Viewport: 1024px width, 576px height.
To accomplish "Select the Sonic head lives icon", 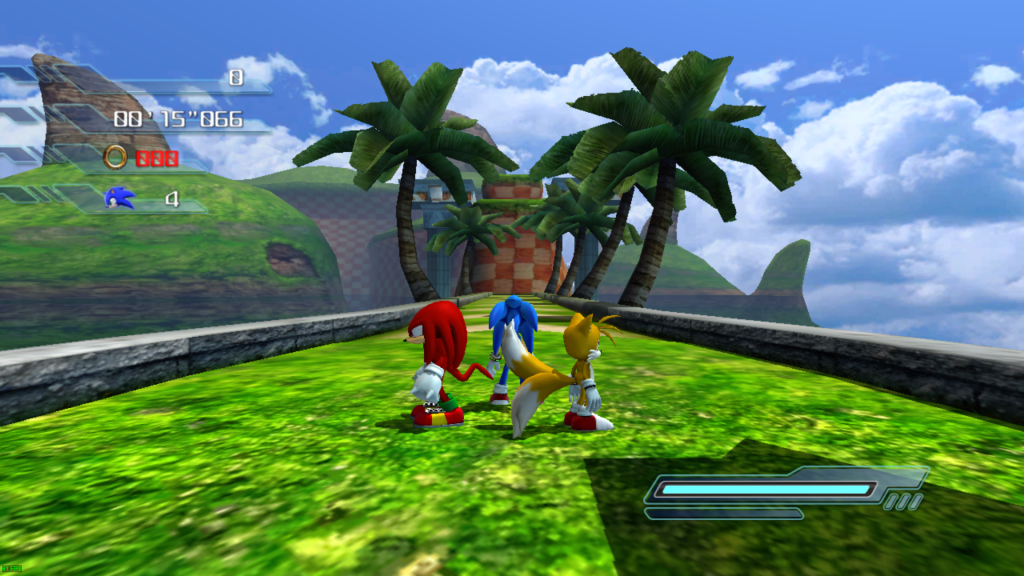I will [x=119, y=198].
